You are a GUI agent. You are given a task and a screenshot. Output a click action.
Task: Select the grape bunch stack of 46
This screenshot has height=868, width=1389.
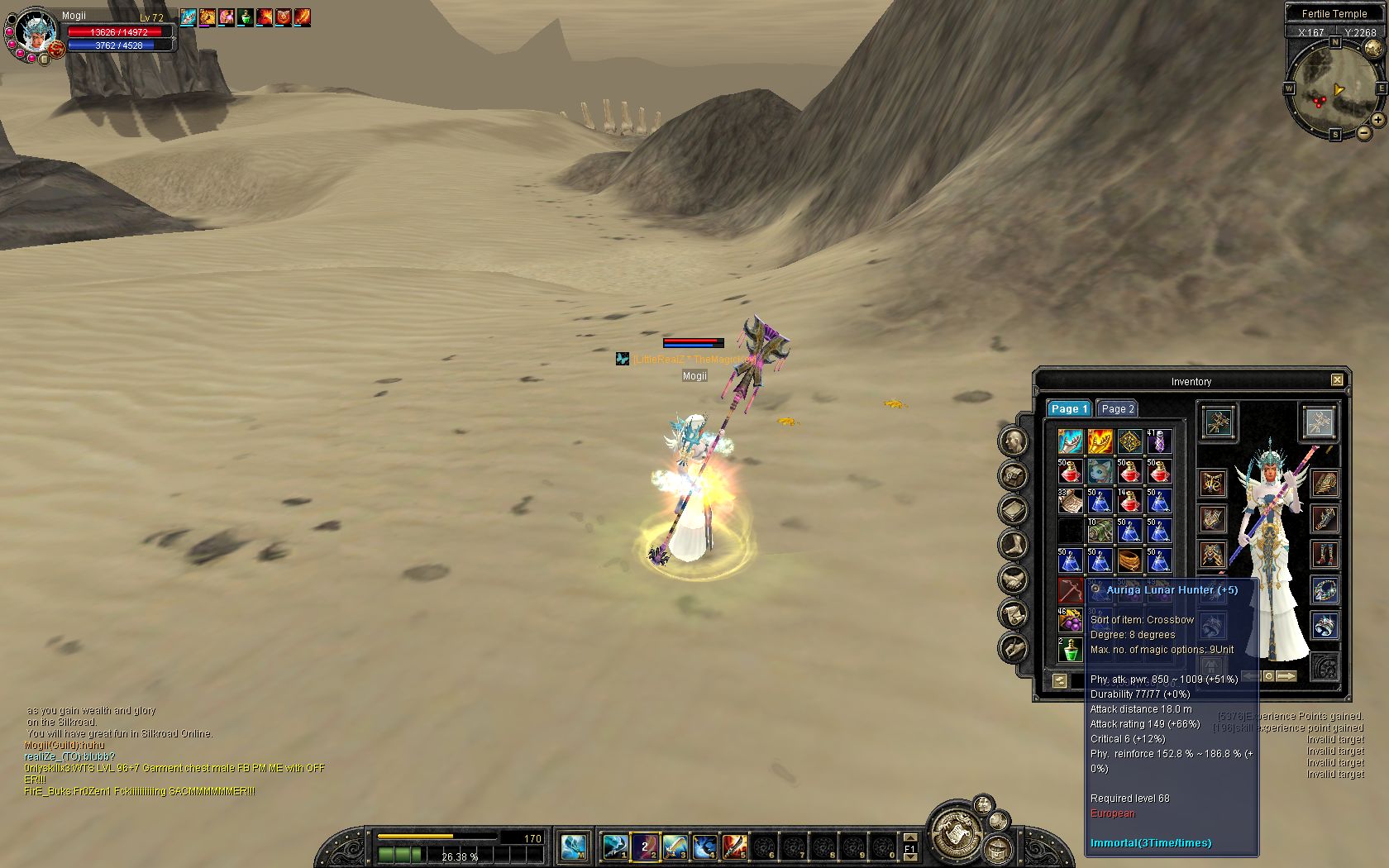(1071, 620)
